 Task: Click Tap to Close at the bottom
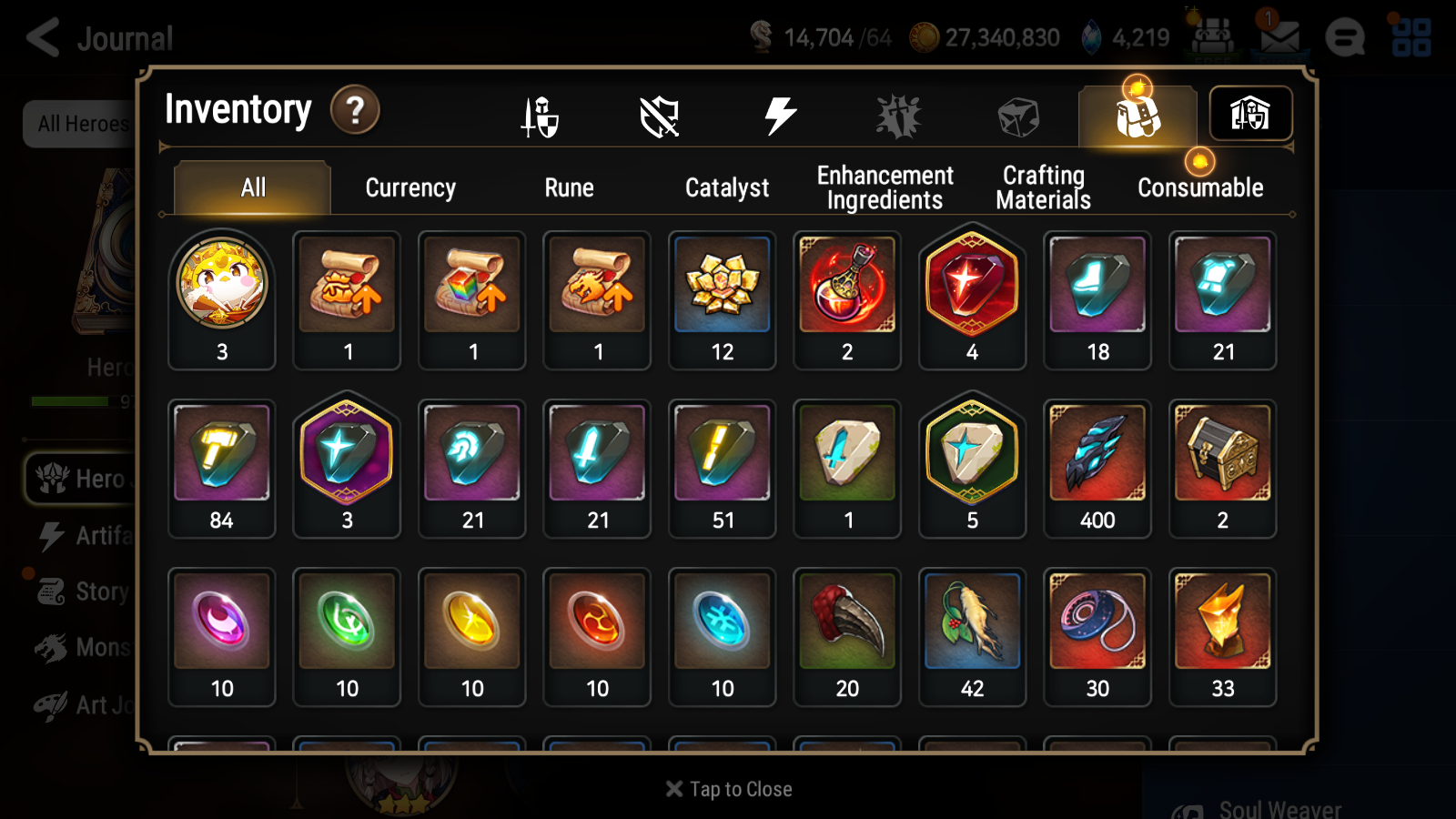[x=727, y=788]
